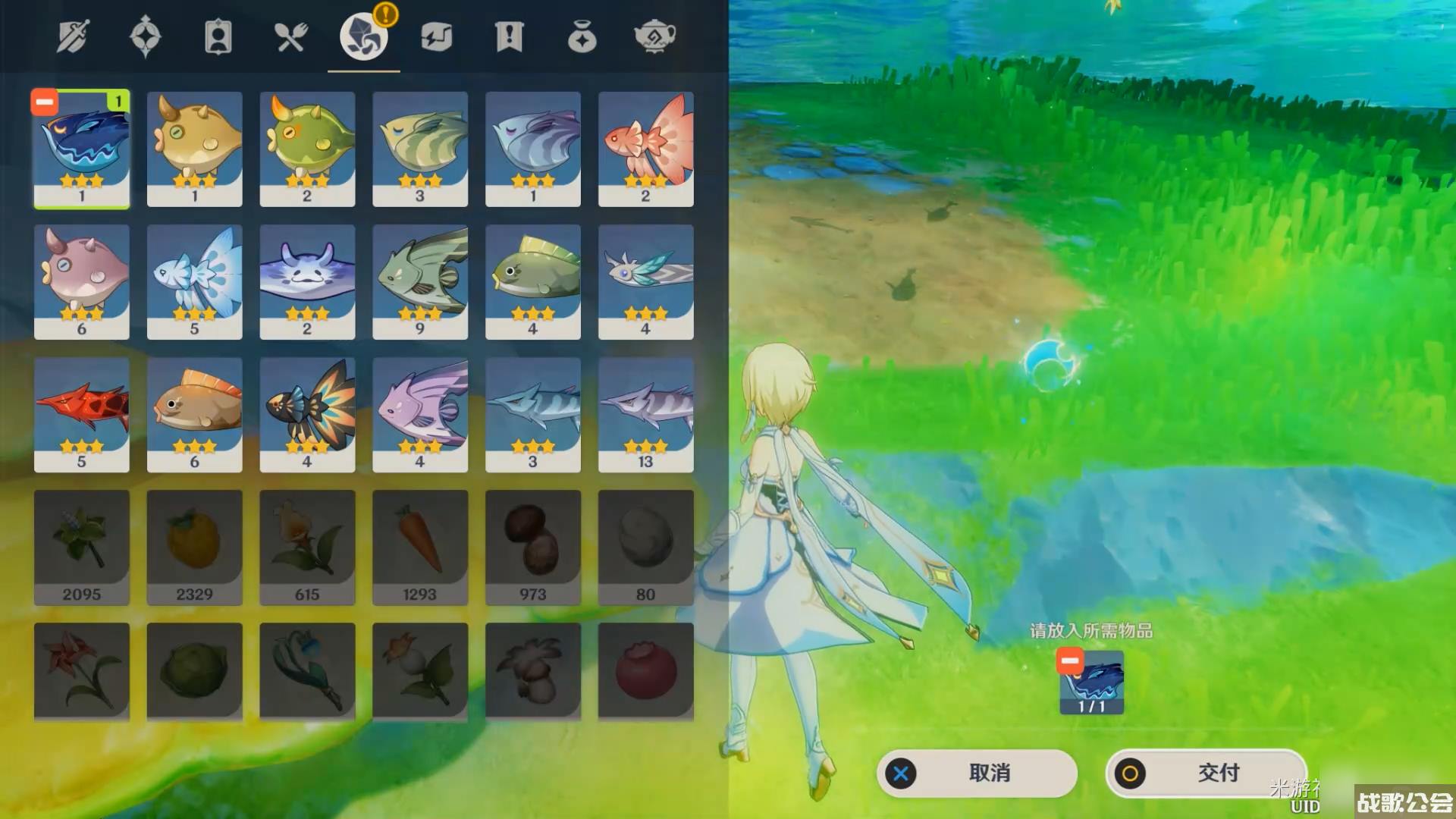Open the character development items tab

tap(218, 36)
